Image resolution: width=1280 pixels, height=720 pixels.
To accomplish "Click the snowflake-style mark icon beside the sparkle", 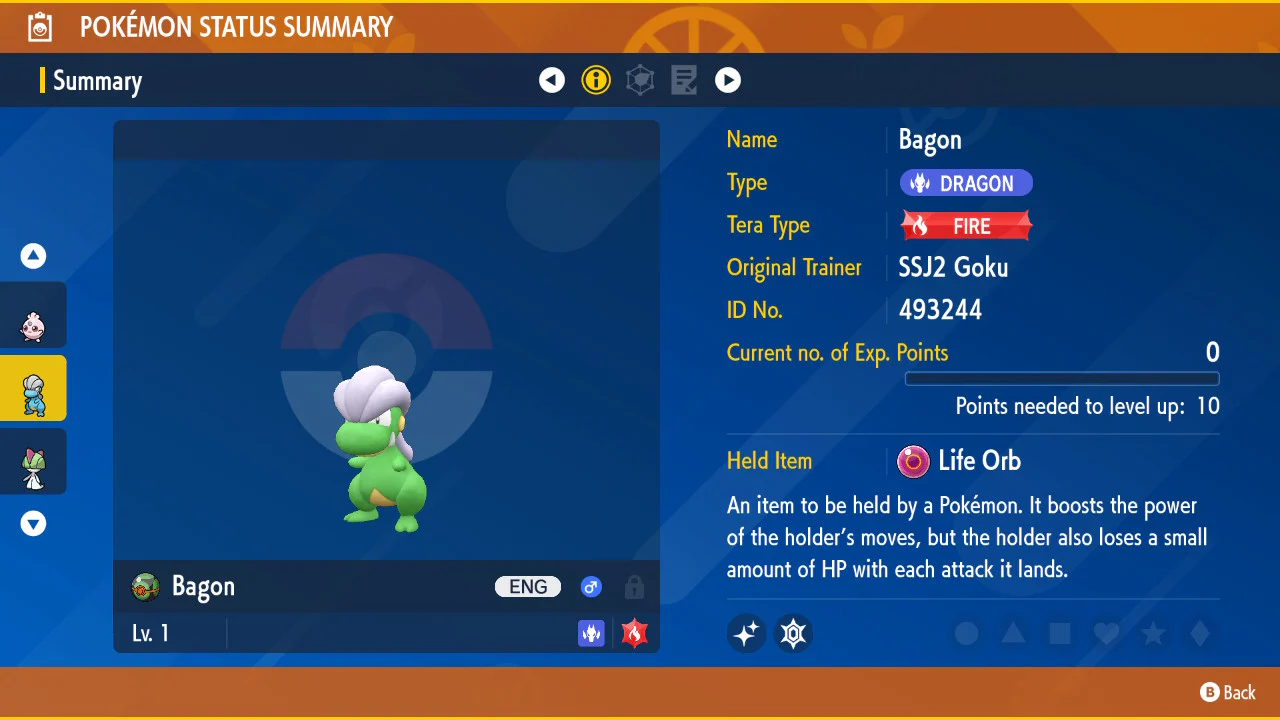I will 794,633.
